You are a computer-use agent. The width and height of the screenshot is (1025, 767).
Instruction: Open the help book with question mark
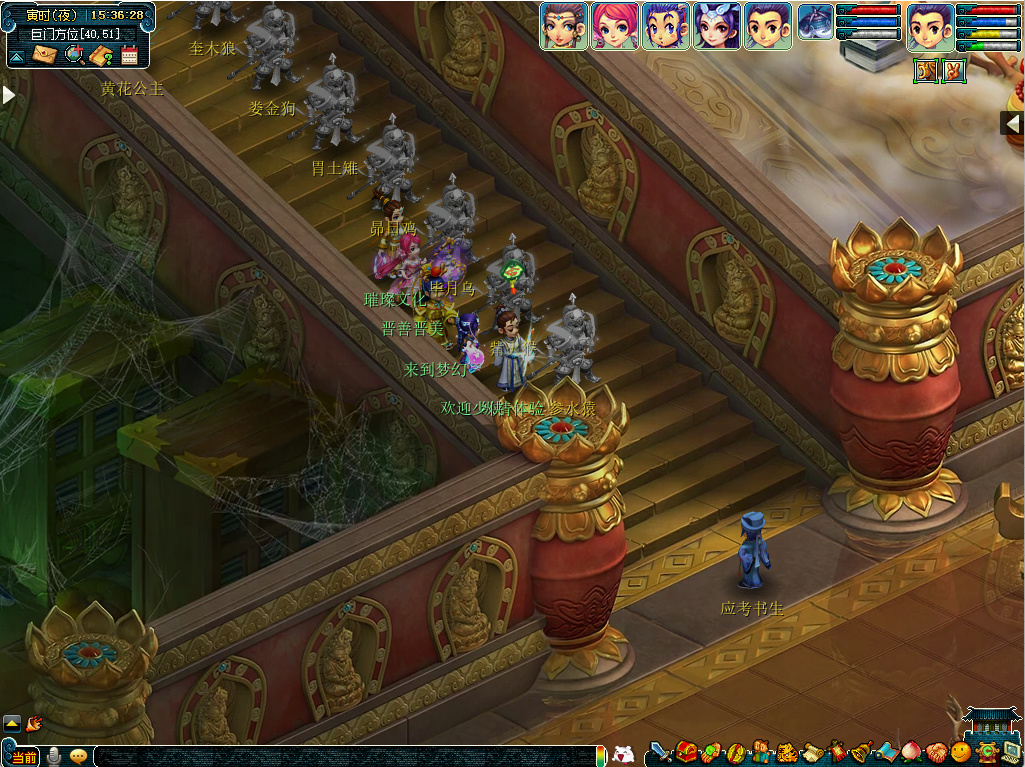102,55
